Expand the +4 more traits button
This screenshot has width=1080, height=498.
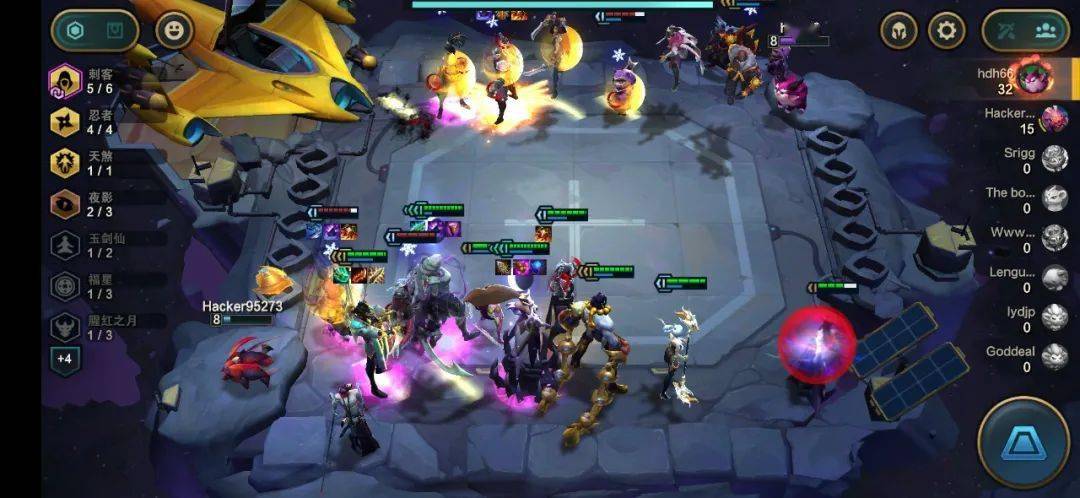coord(65,360)
